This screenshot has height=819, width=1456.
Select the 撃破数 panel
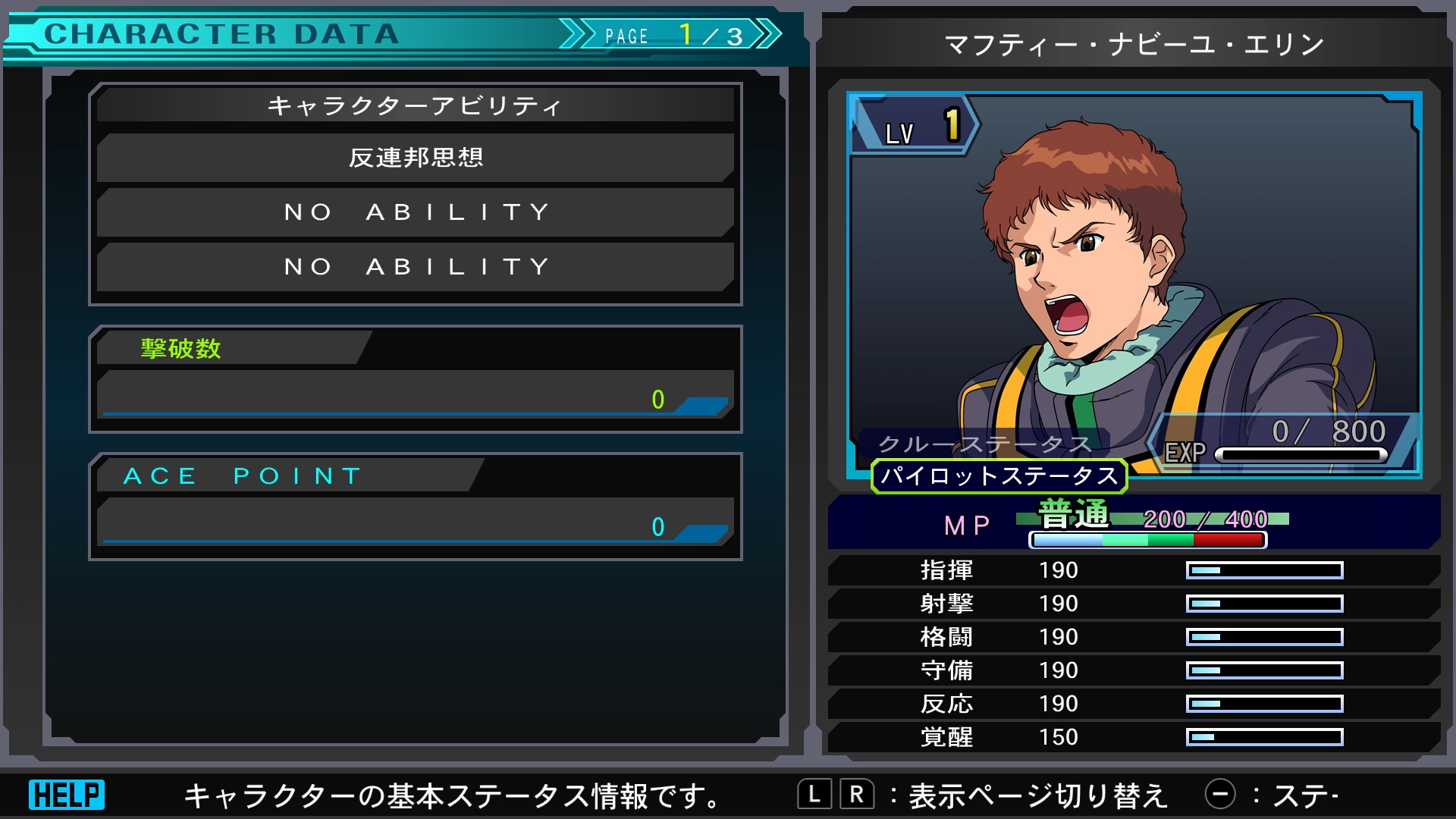[x=416, y=379]
